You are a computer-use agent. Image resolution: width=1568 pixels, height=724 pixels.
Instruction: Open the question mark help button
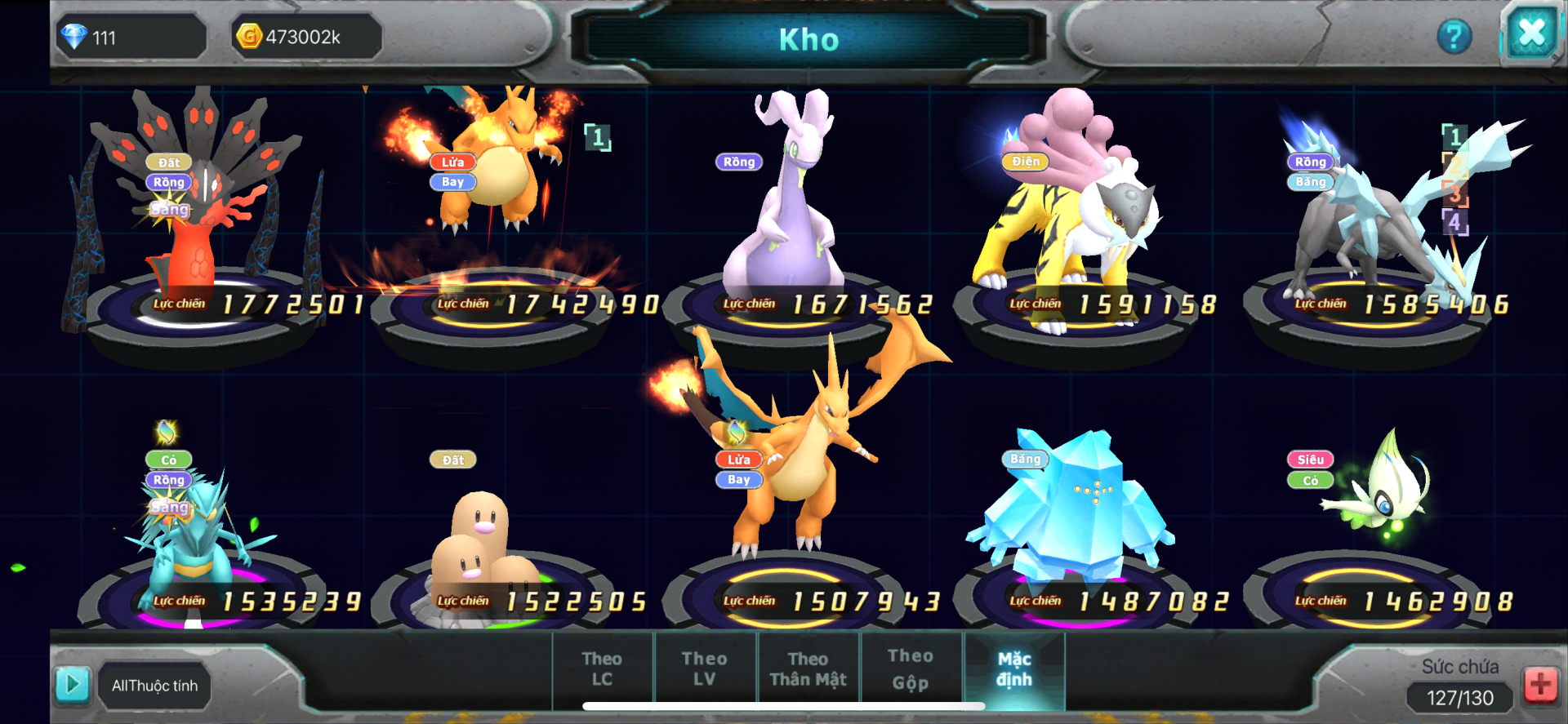[x=1454, y=36]
